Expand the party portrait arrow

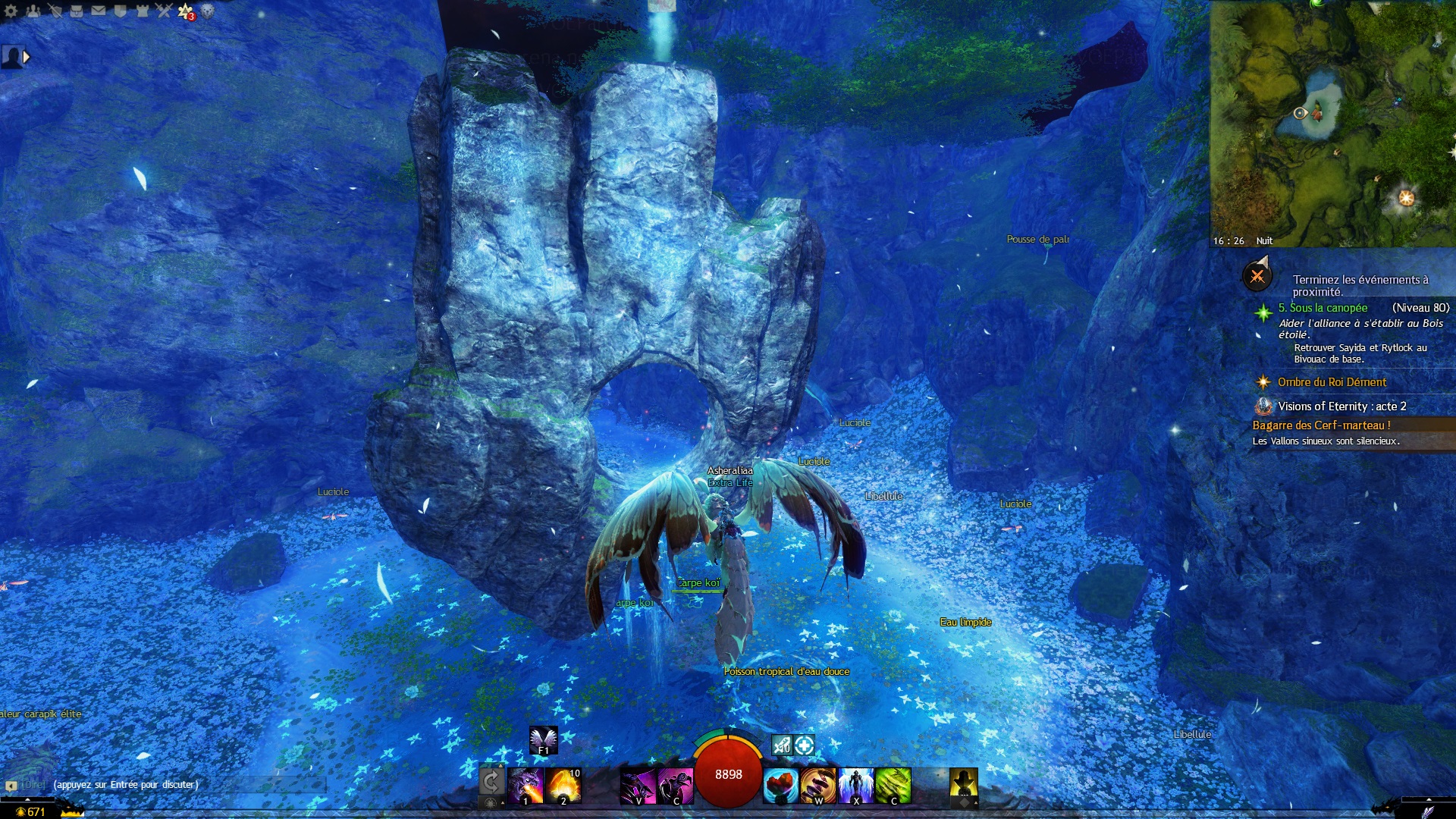point(27,57)
